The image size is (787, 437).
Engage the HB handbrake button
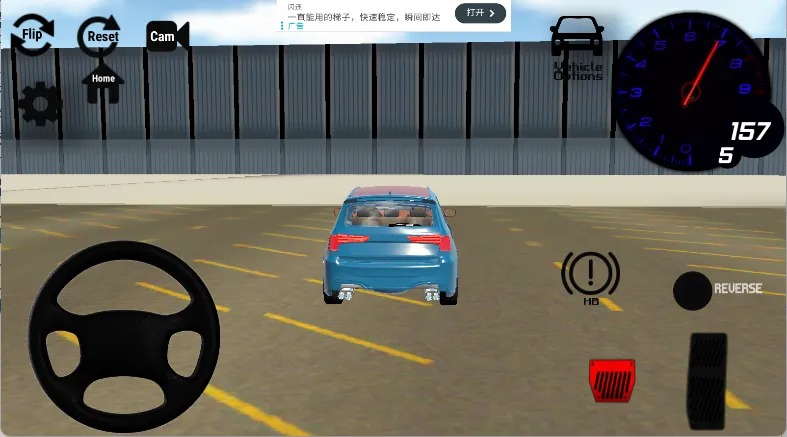point(590,277)
